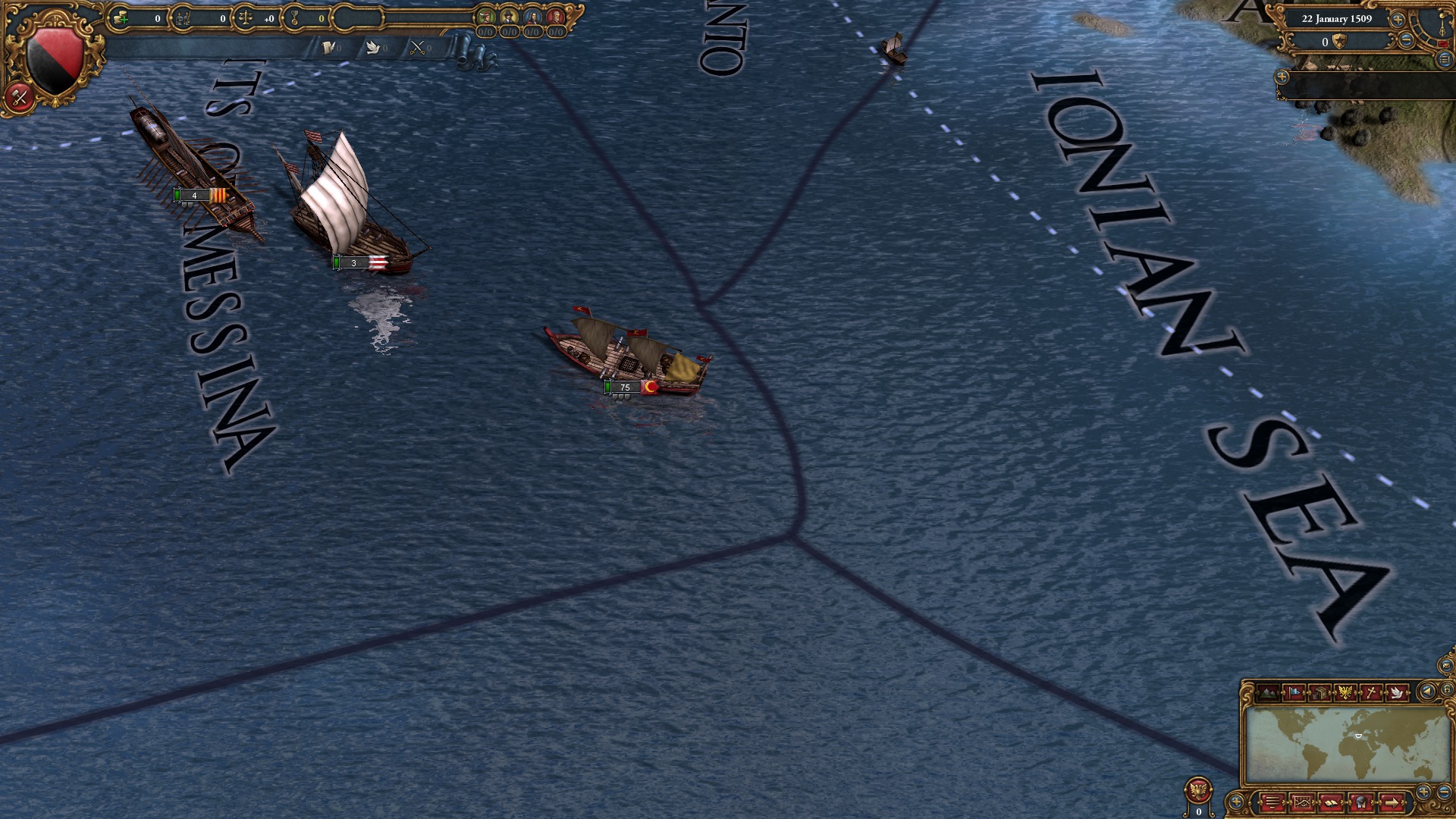Select the trade mapmode icon
Screen dimensions: 1456x819
tap(1319, 692)
